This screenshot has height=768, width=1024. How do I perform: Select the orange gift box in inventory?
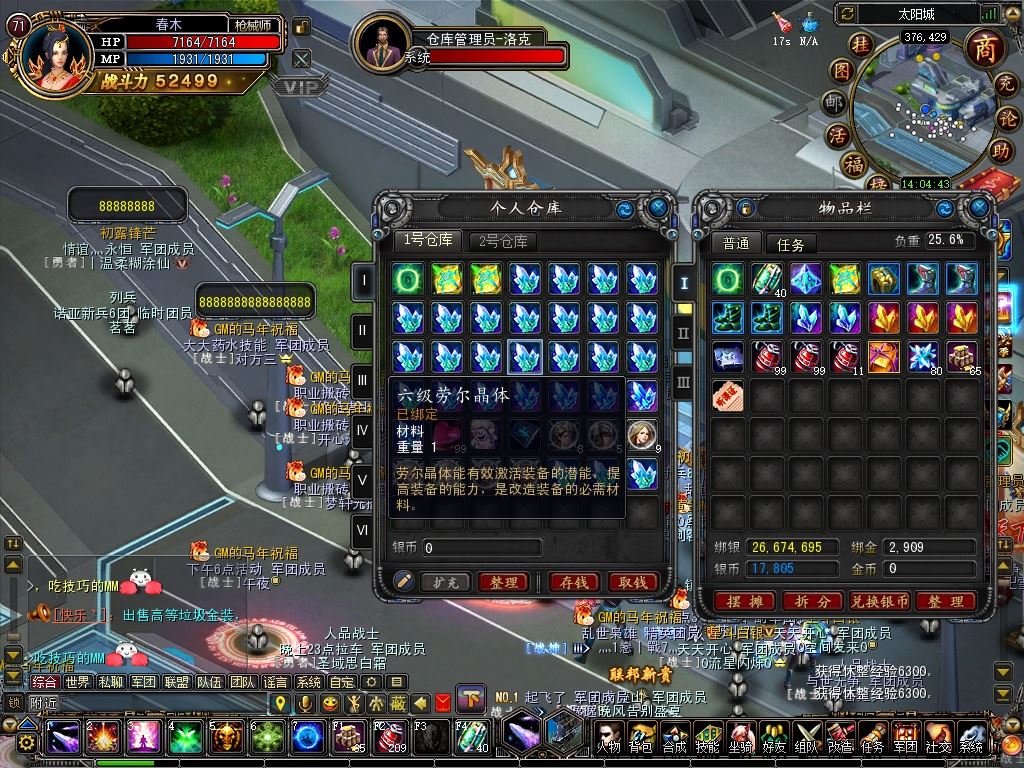(884, 356)
